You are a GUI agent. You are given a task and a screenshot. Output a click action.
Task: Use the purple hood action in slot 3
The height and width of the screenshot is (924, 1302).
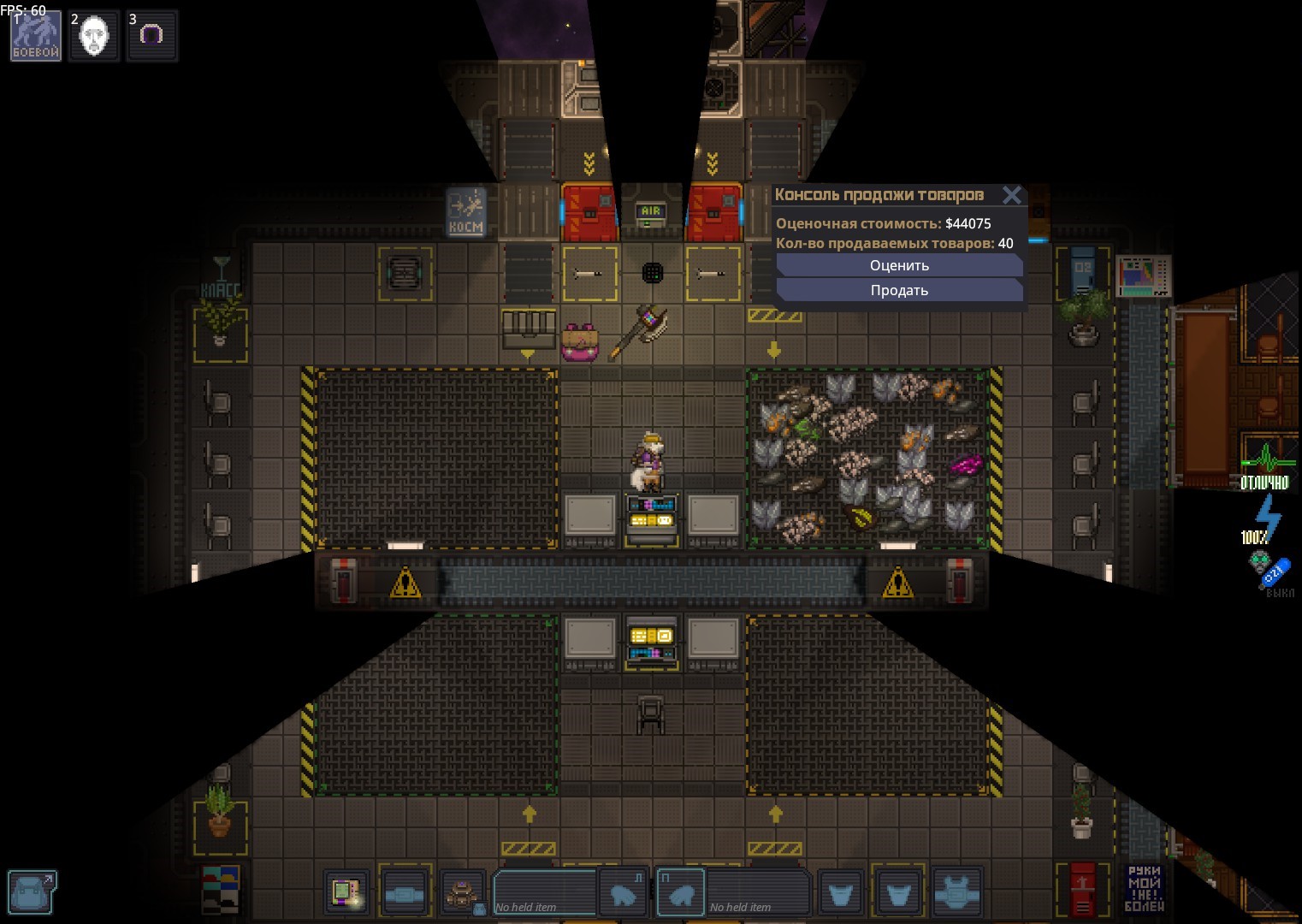click(151, 36)
